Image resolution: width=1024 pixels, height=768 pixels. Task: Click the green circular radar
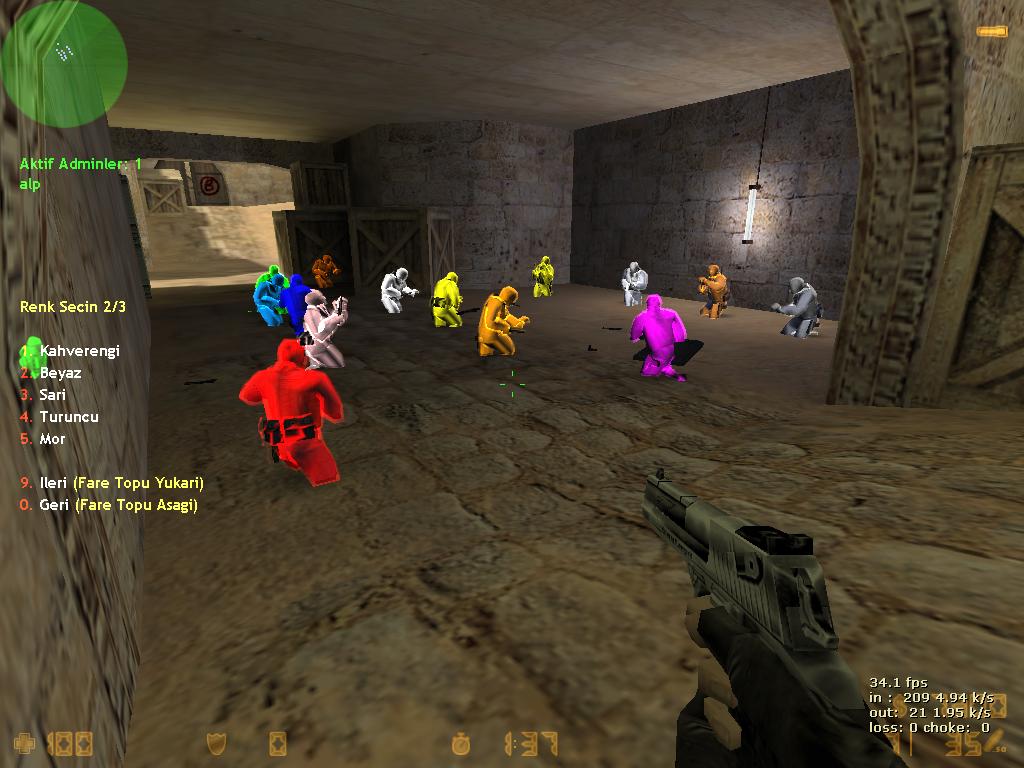pos(64,64)
